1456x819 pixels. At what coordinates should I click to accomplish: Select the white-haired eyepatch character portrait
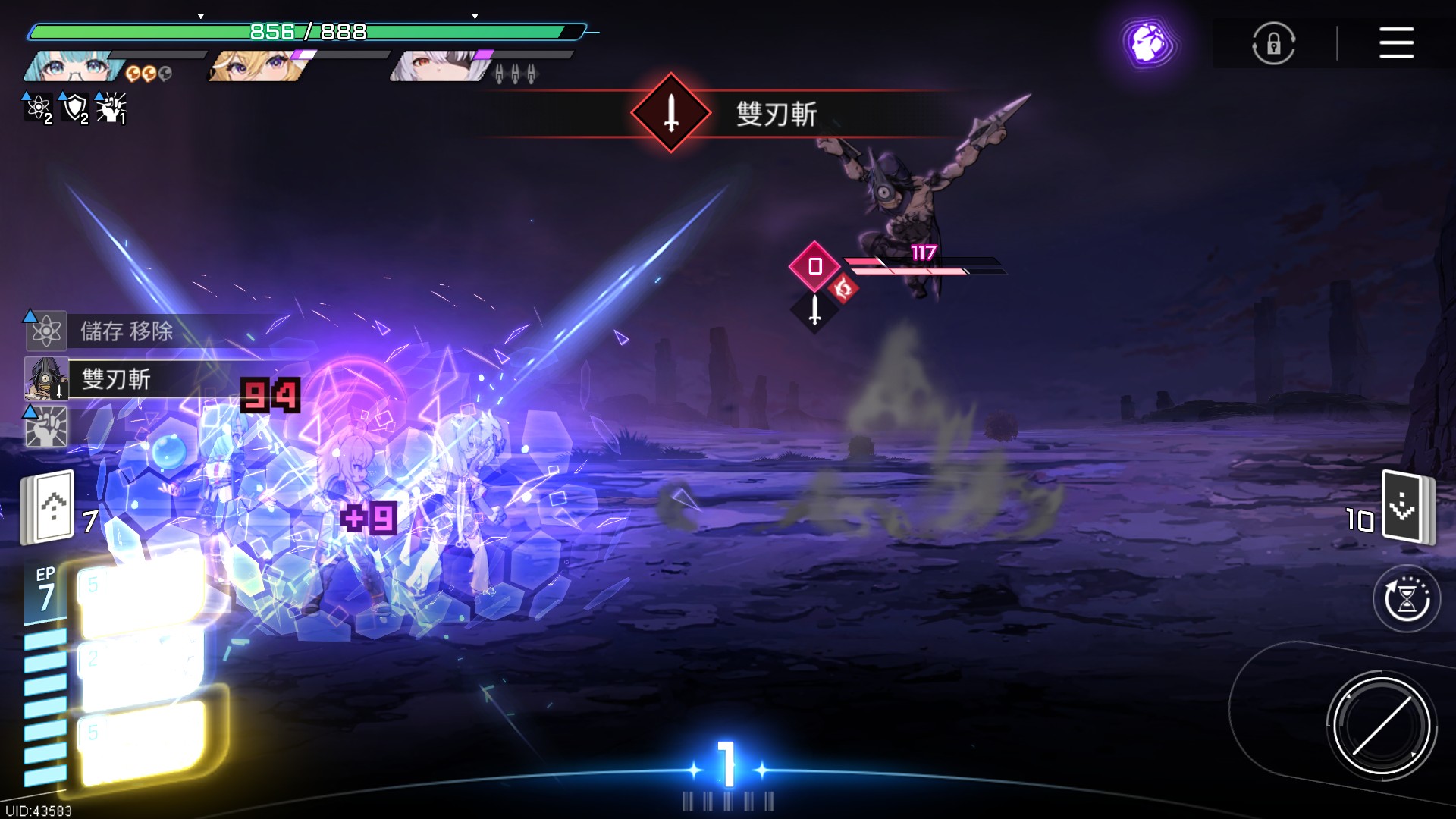point(441,67)
